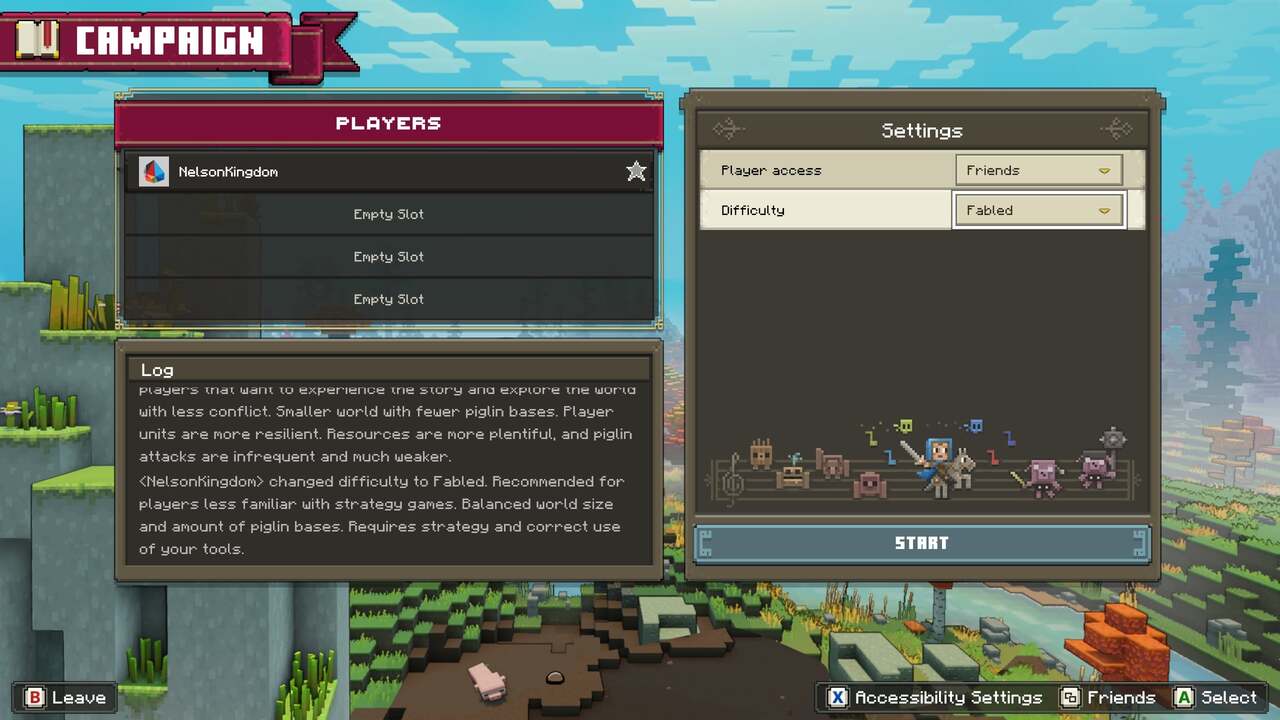Image resolution: width=1280 pixels, height=720 pixels.
Task: Click NelsonKingdom's avatar icon
Action: (x=153, y=171)
